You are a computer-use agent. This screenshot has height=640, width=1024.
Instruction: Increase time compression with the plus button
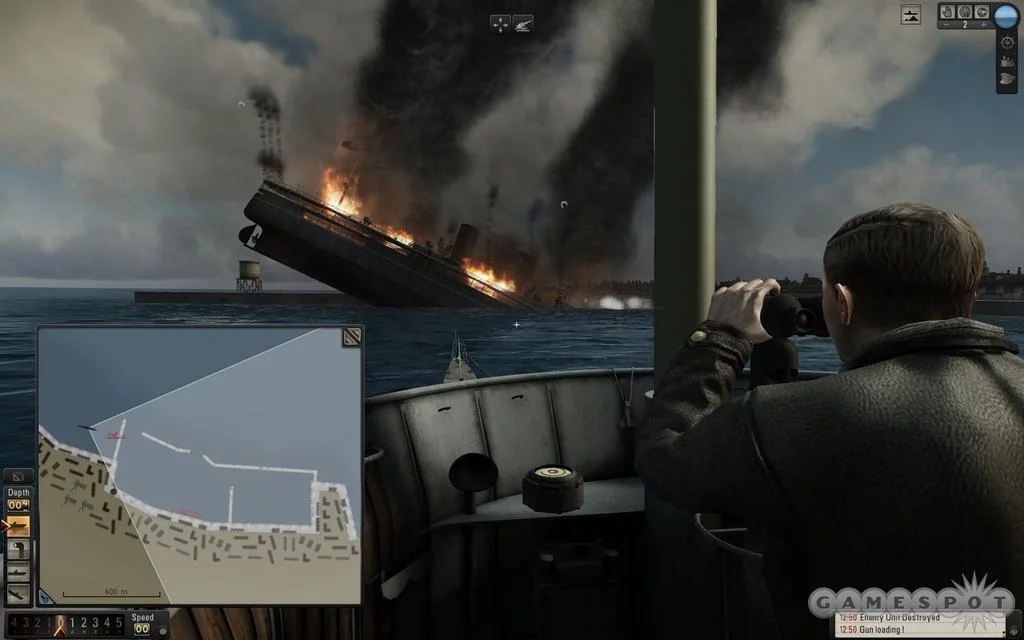click(984, 27)
